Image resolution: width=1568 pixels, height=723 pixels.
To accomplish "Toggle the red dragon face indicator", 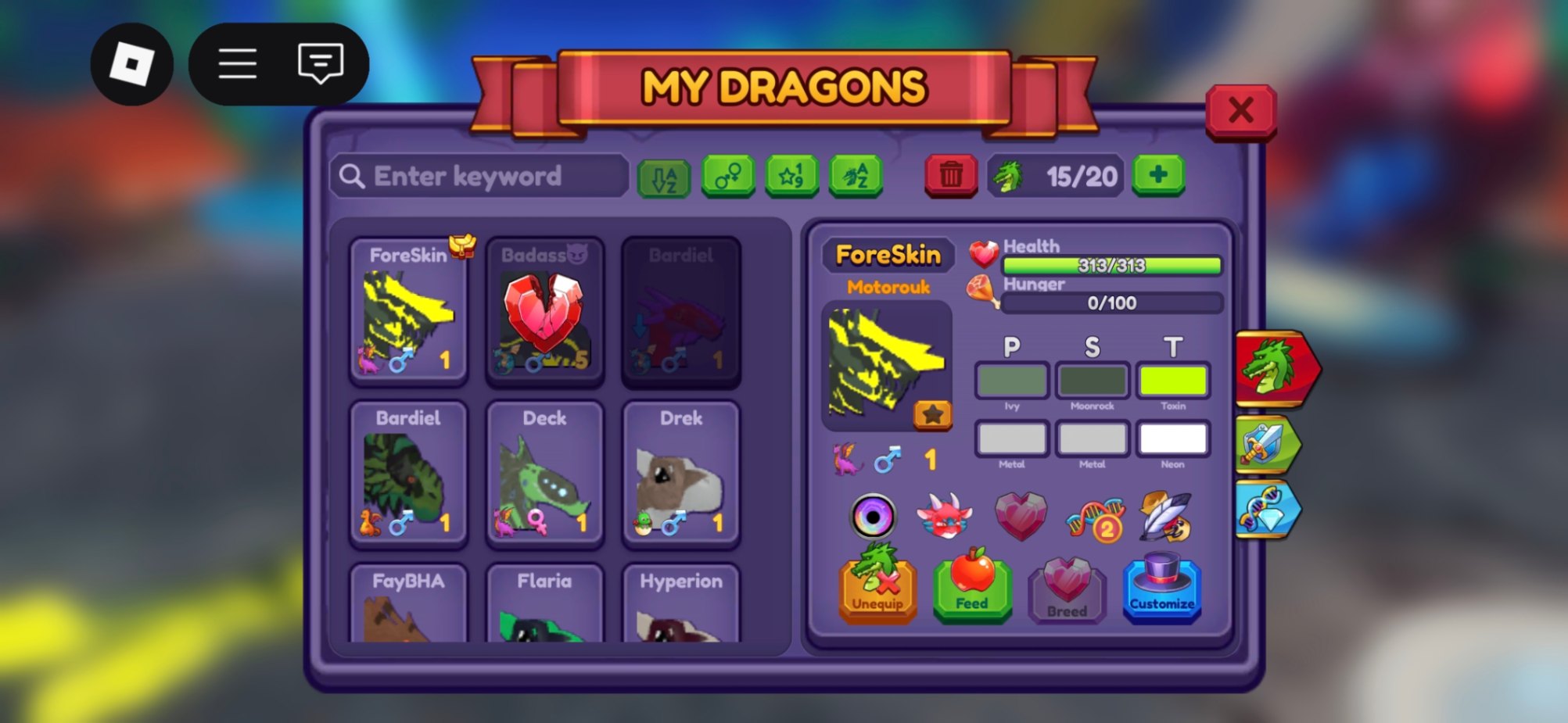I will (x=946, y=516).
